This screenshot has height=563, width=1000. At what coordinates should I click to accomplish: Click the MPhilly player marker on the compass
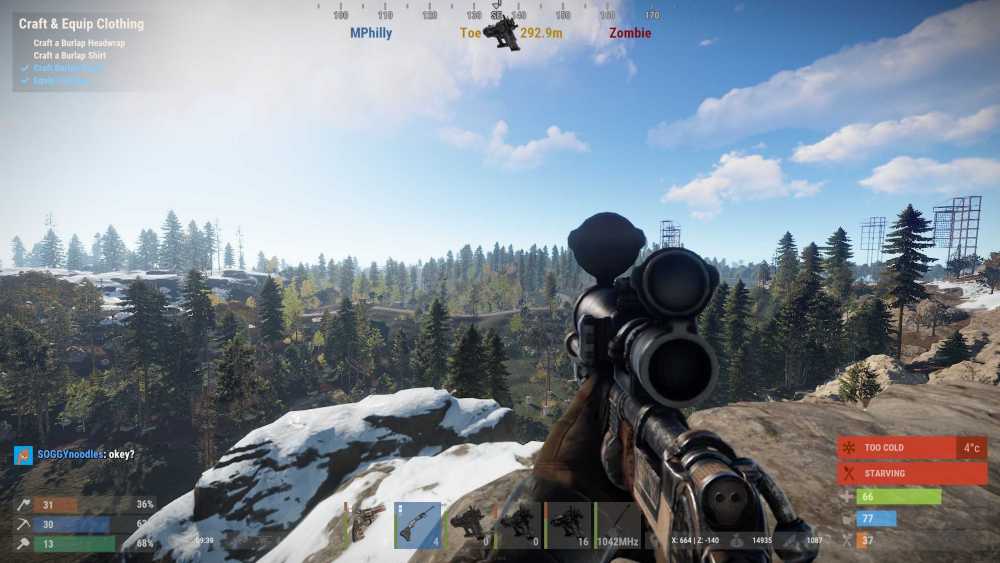coord(371,33)
